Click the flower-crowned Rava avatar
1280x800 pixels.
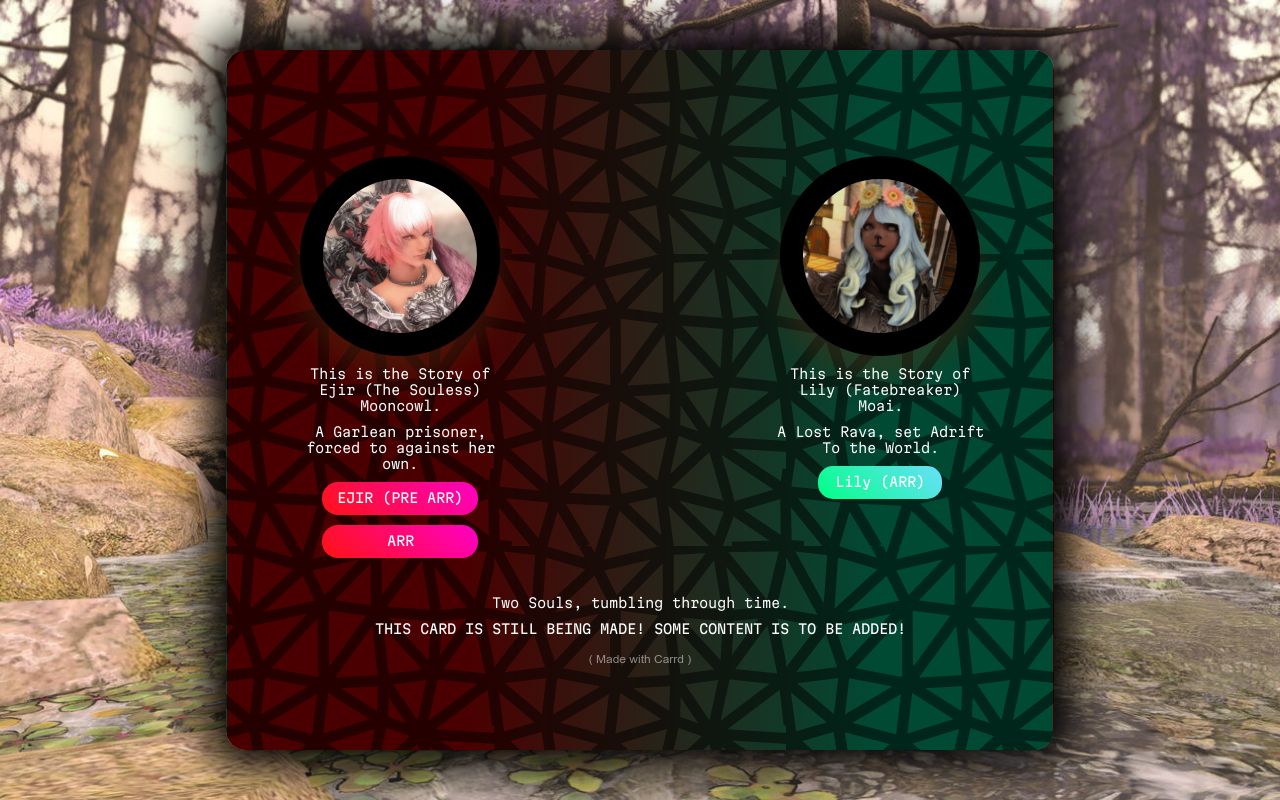click(x=879, y=255)
